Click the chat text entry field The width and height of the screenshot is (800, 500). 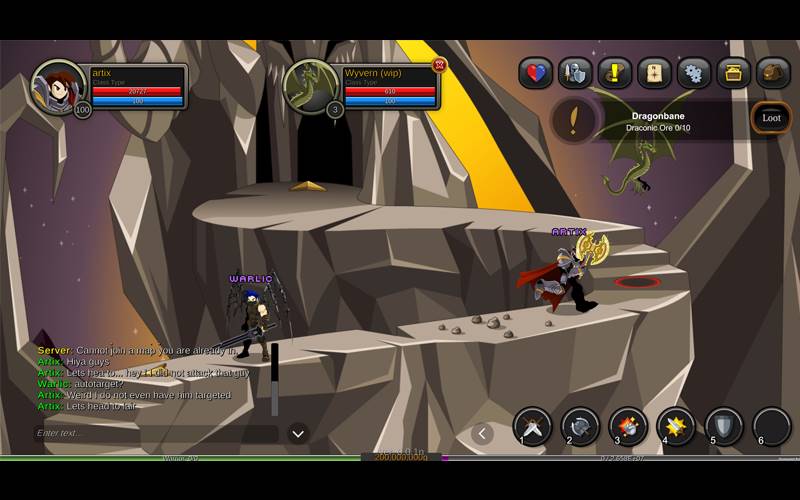pos(155,433)
